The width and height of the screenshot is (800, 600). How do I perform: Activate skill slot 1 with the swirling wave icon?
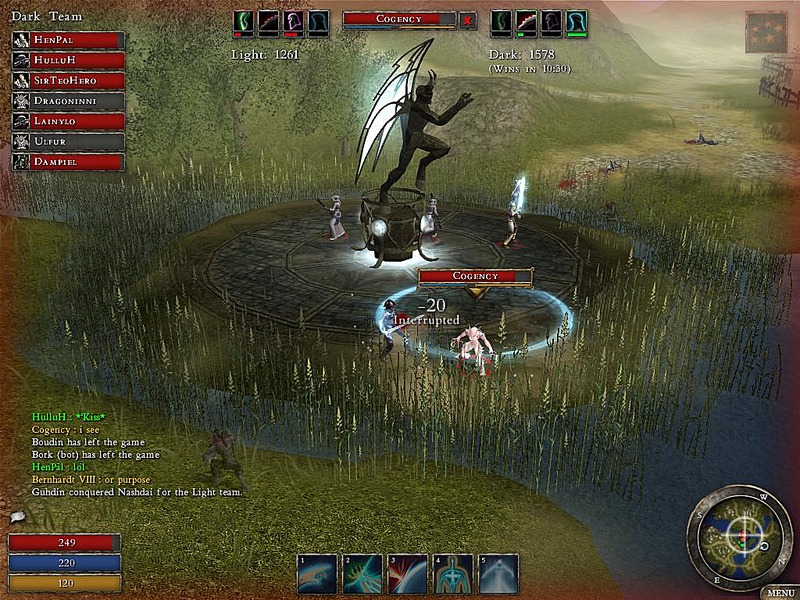[x=316, y=574]
